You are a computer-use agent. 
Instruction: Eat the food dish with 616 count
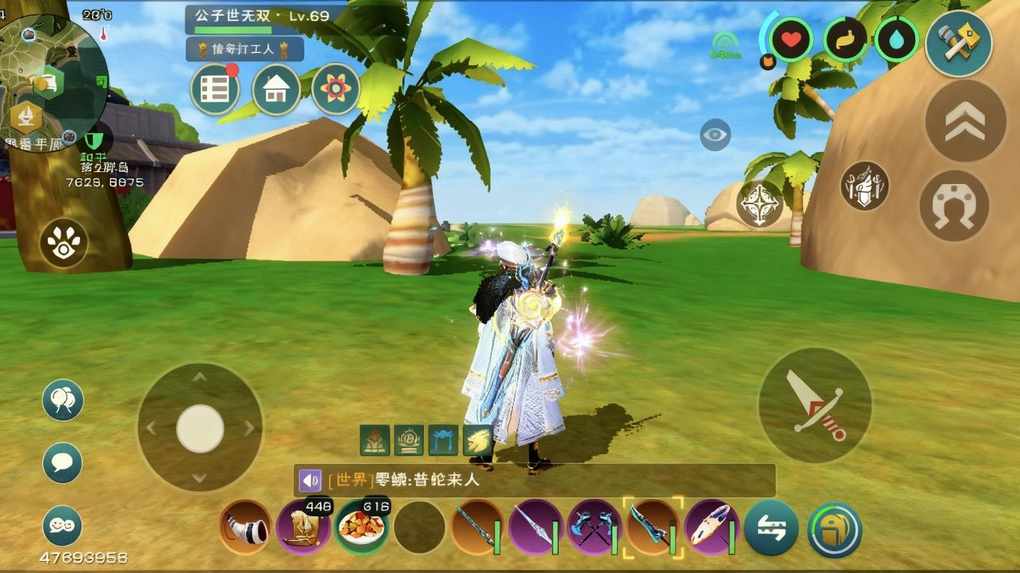pos(361,527)
